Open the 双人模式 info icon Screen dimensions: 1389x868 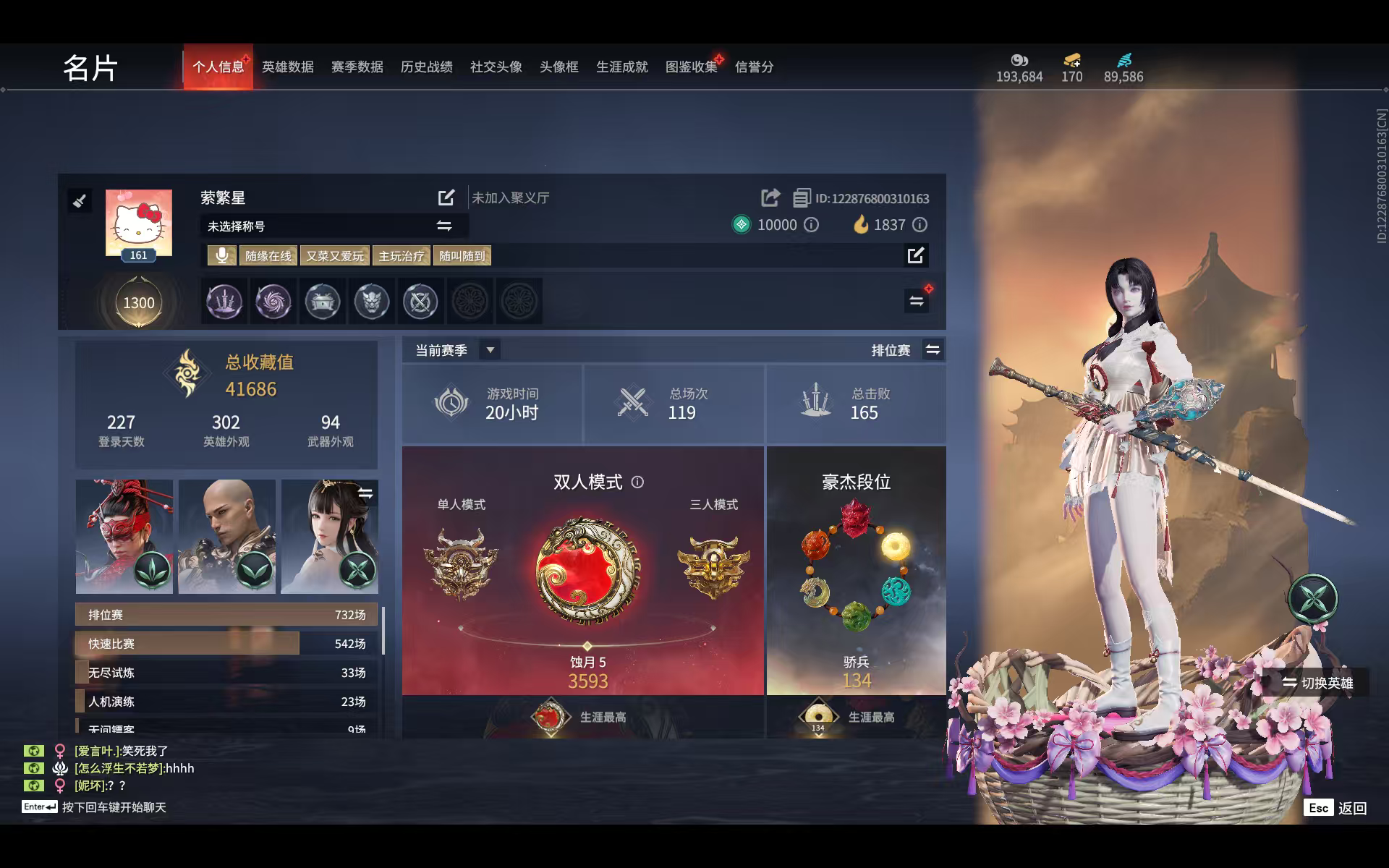pyautogui.click(x=637, y=482)
